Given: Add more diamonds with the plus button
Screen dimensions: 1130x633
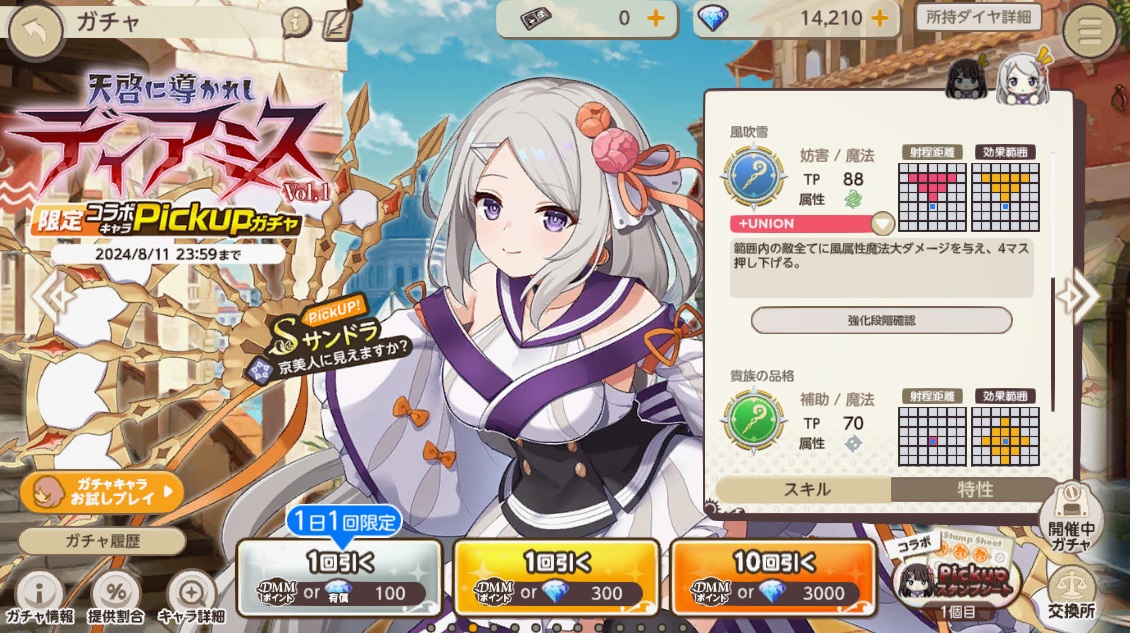Looking at the screenshot, I should [x=880, y=18].
